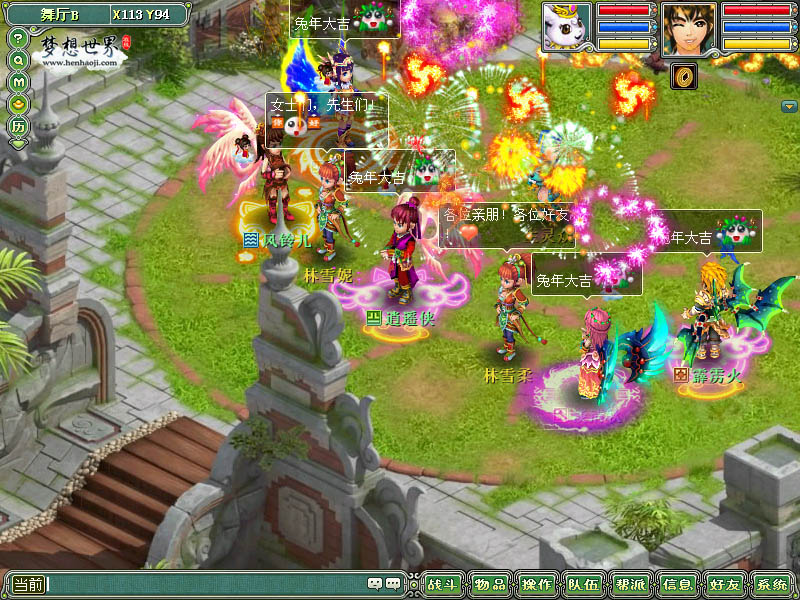Click the round M map button
This screenshot has width=800, height=600.
18,82
